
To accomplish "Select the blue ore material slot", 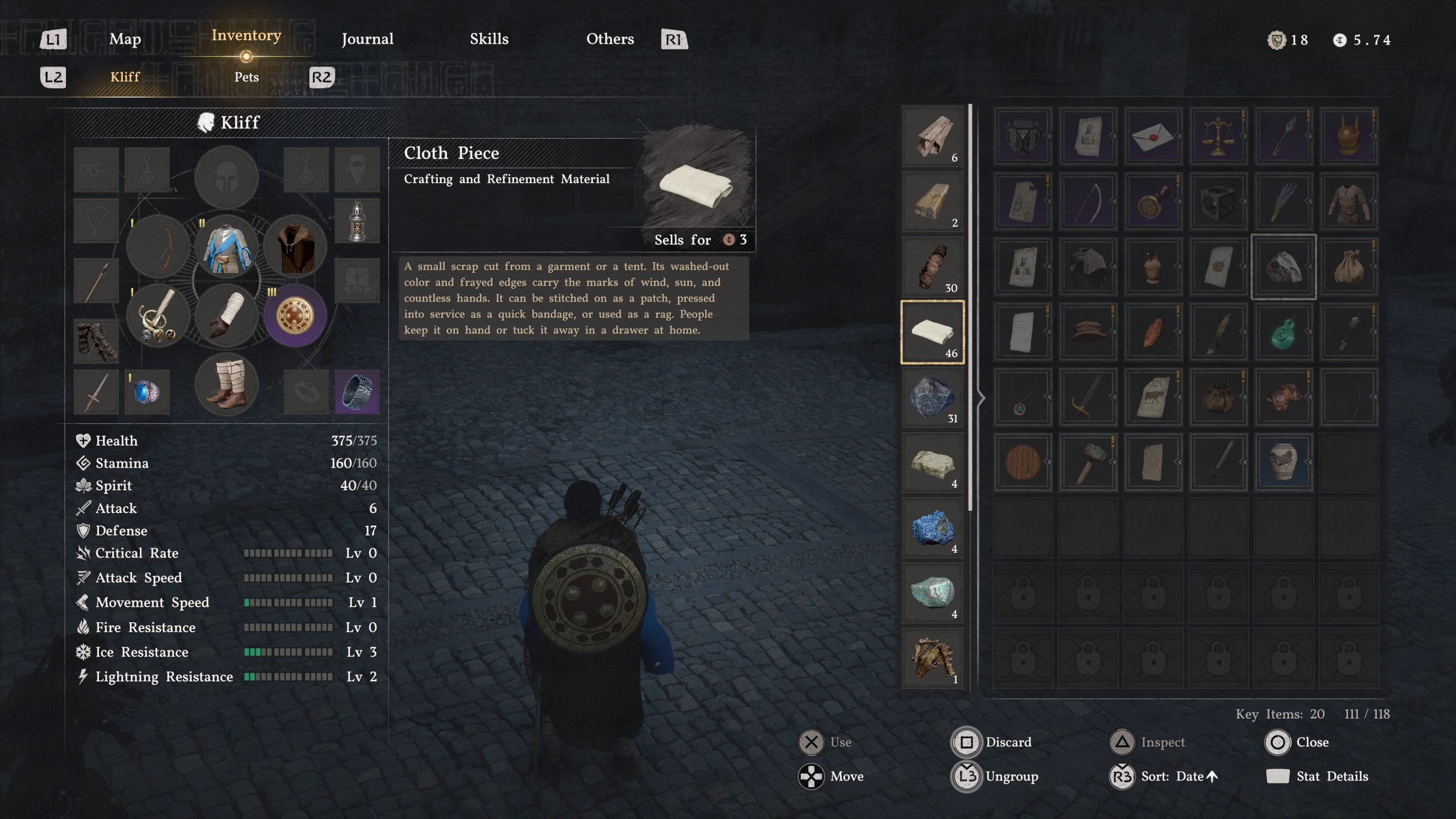I will coord(932,528).
